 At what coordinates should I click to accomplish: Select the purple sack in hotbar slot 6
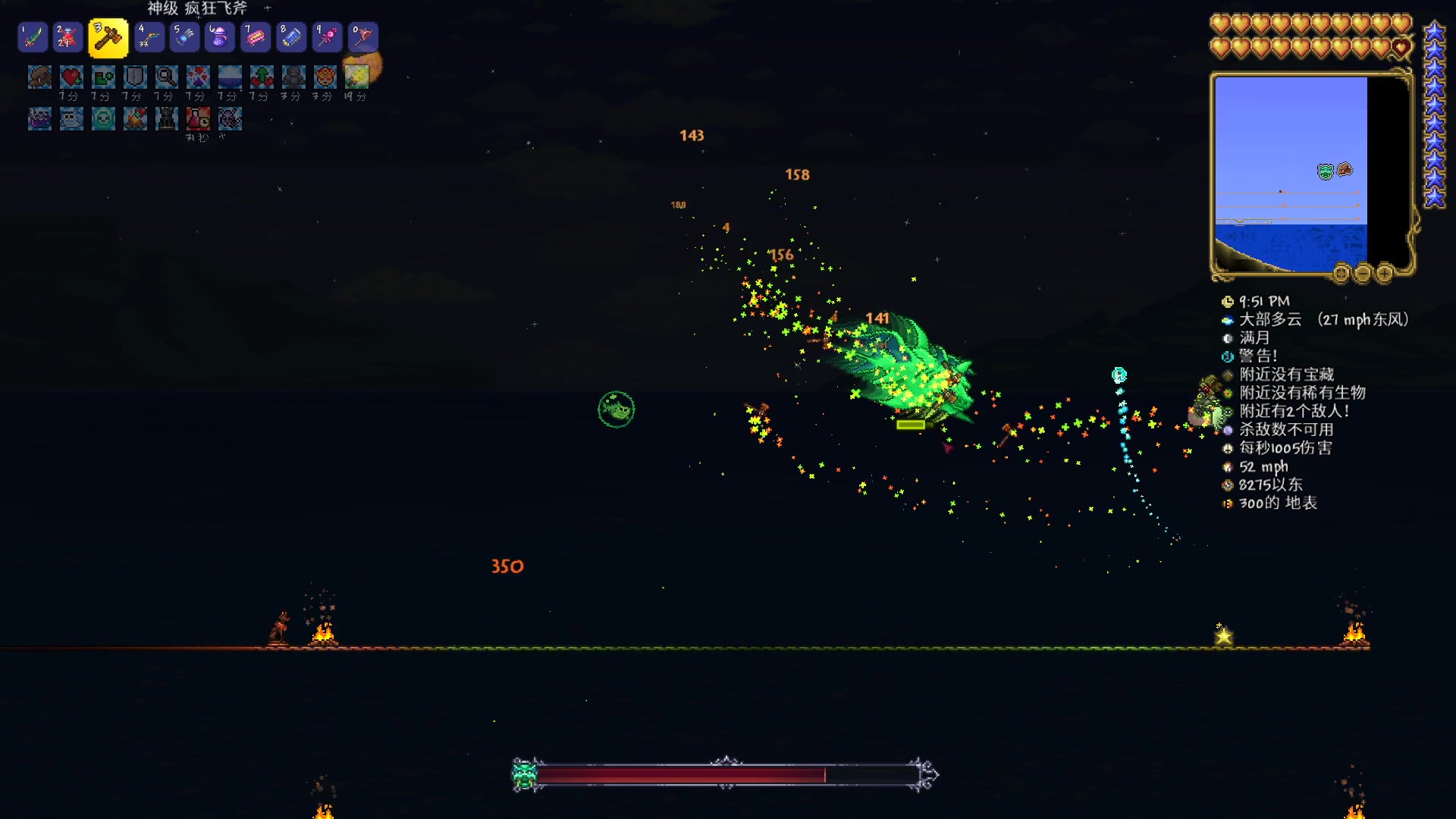pyautogui.click(x=219, y=36)
